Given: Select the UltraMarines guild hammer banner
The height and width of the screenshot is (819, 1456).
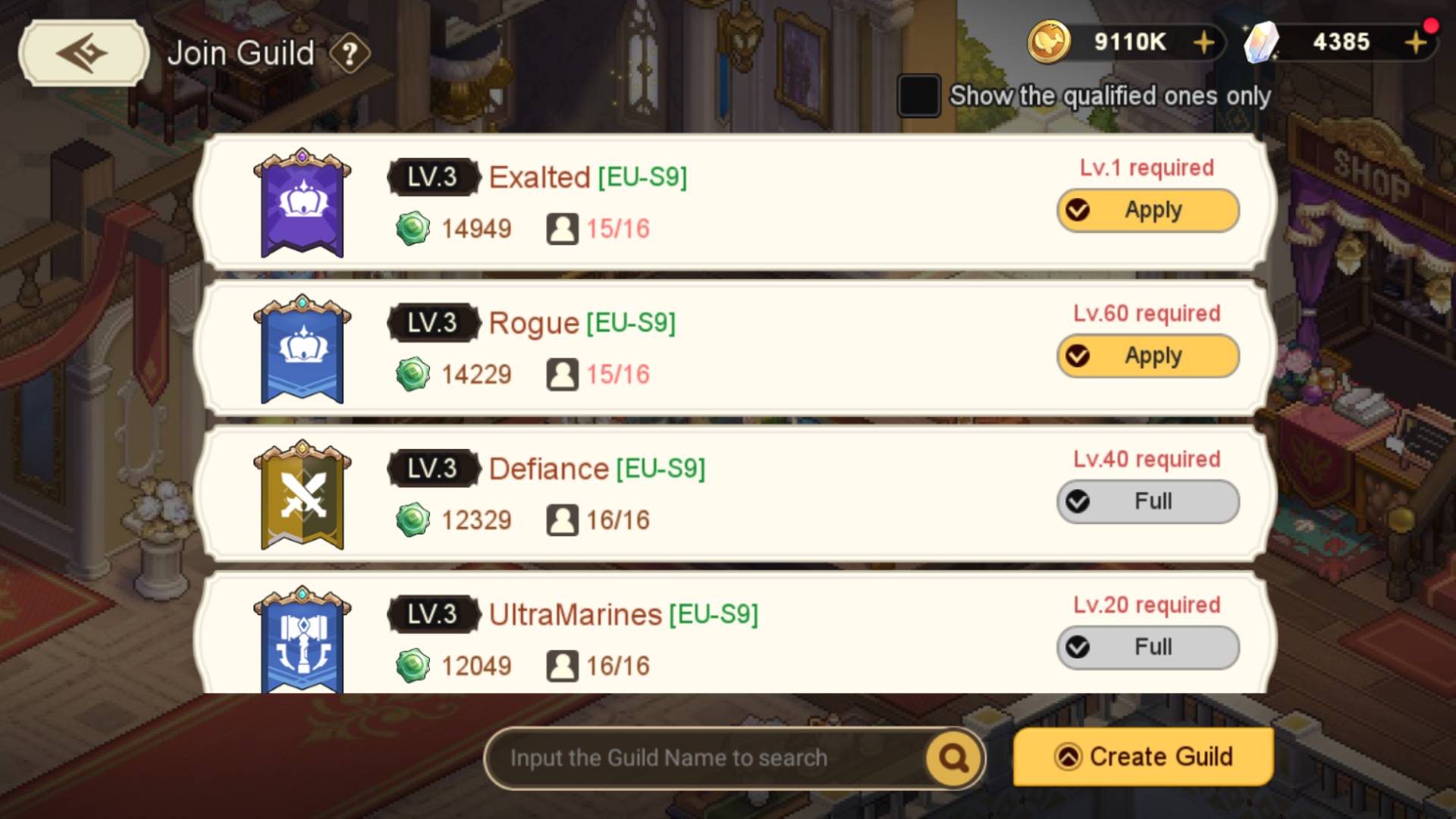Looking at the screenshot, I should [302, 640].
